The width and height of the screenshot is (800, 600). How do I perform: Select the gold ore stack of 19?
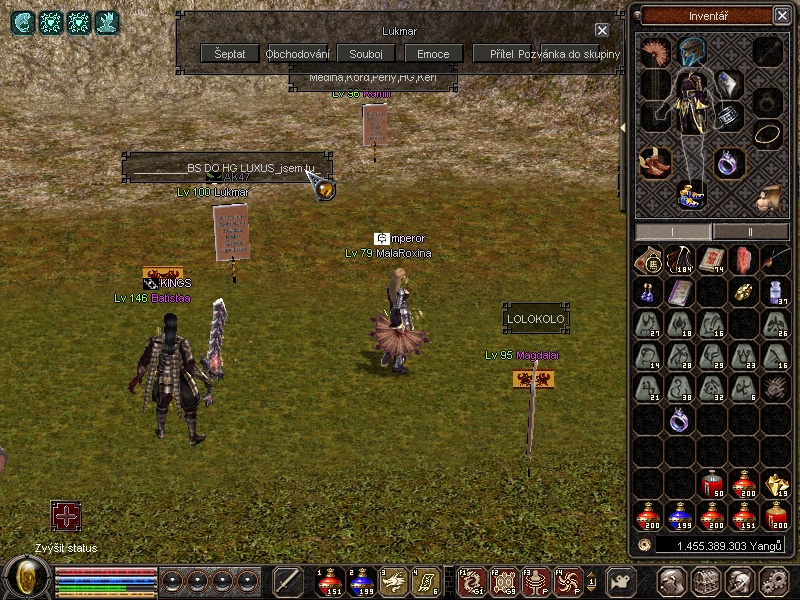(775, 485)
